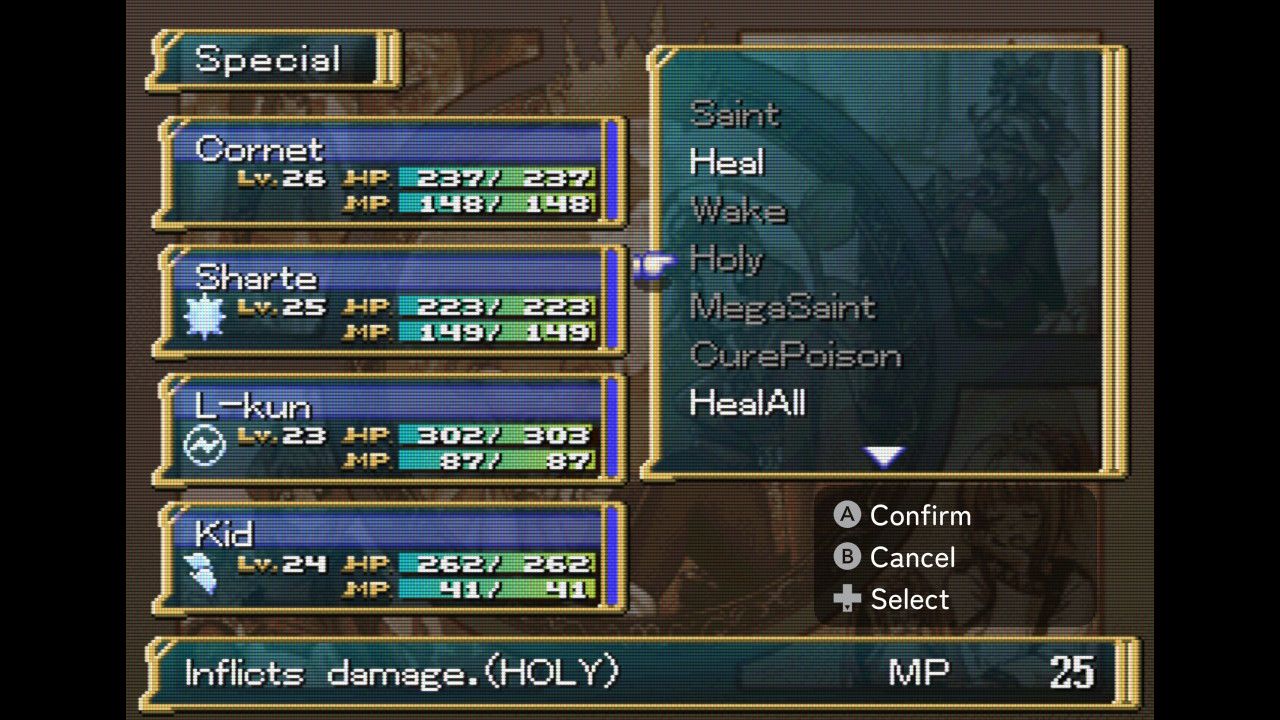
Task: Choose the Holy spell
Action: (727, 261)
